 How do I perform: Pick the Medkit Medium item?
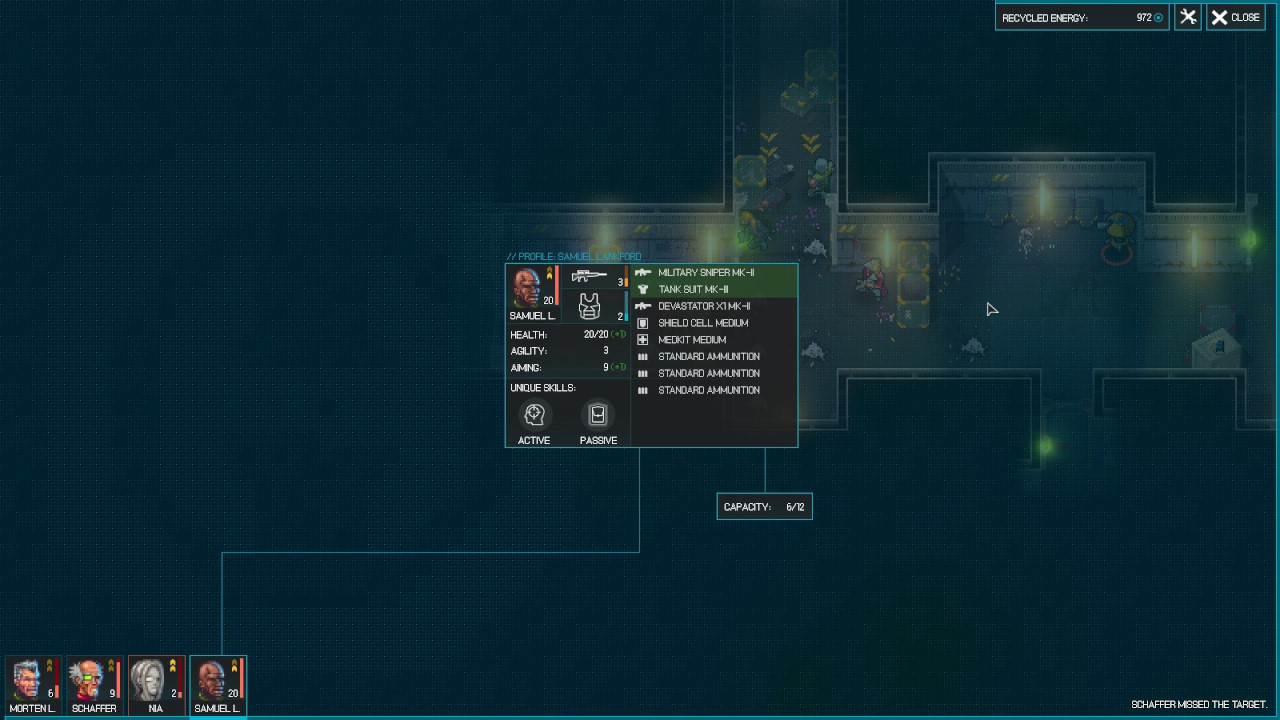(x=692, y=340)
